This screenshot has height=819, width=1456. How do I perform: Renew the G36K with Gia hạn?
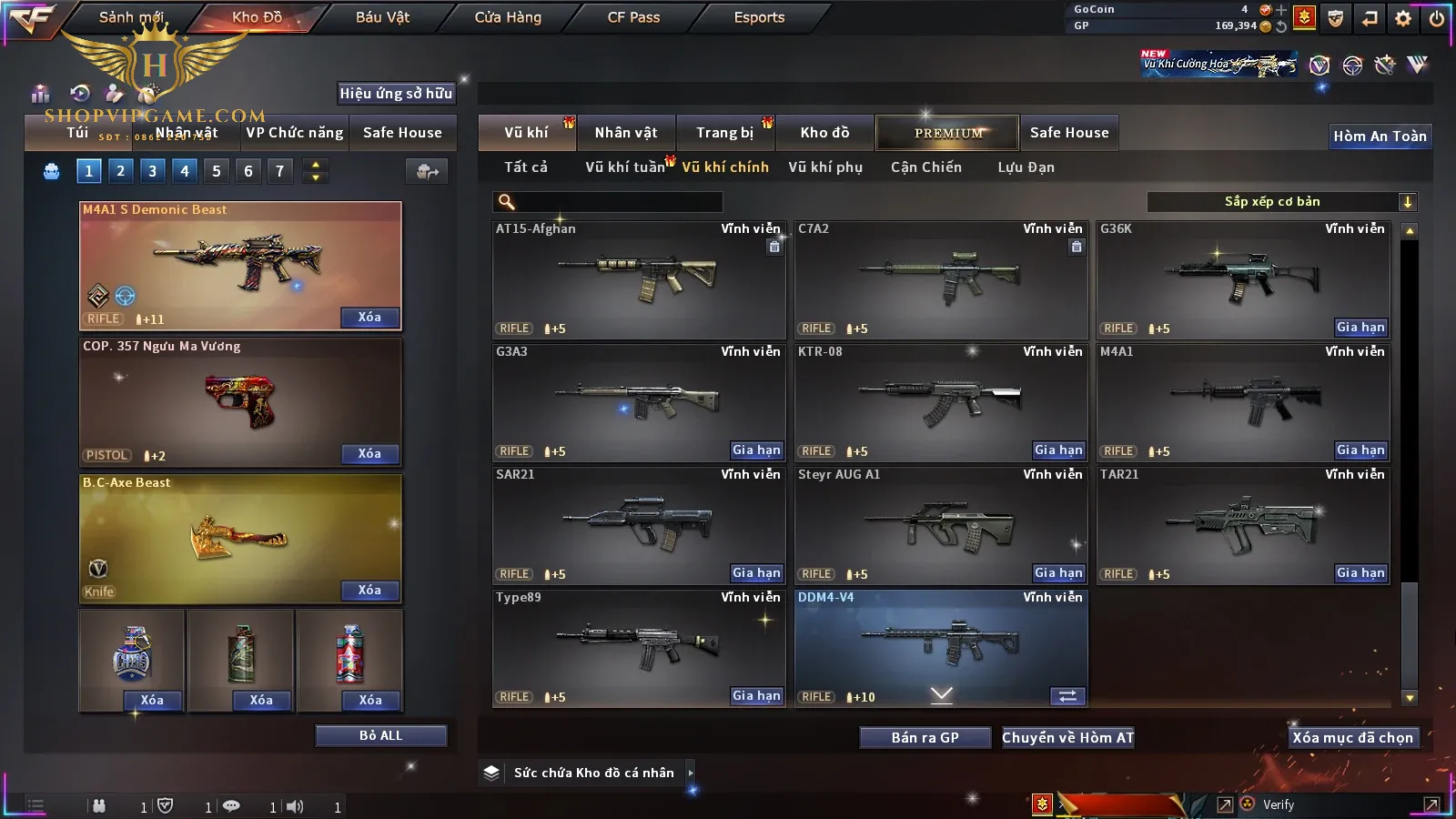click(1360, 328)
